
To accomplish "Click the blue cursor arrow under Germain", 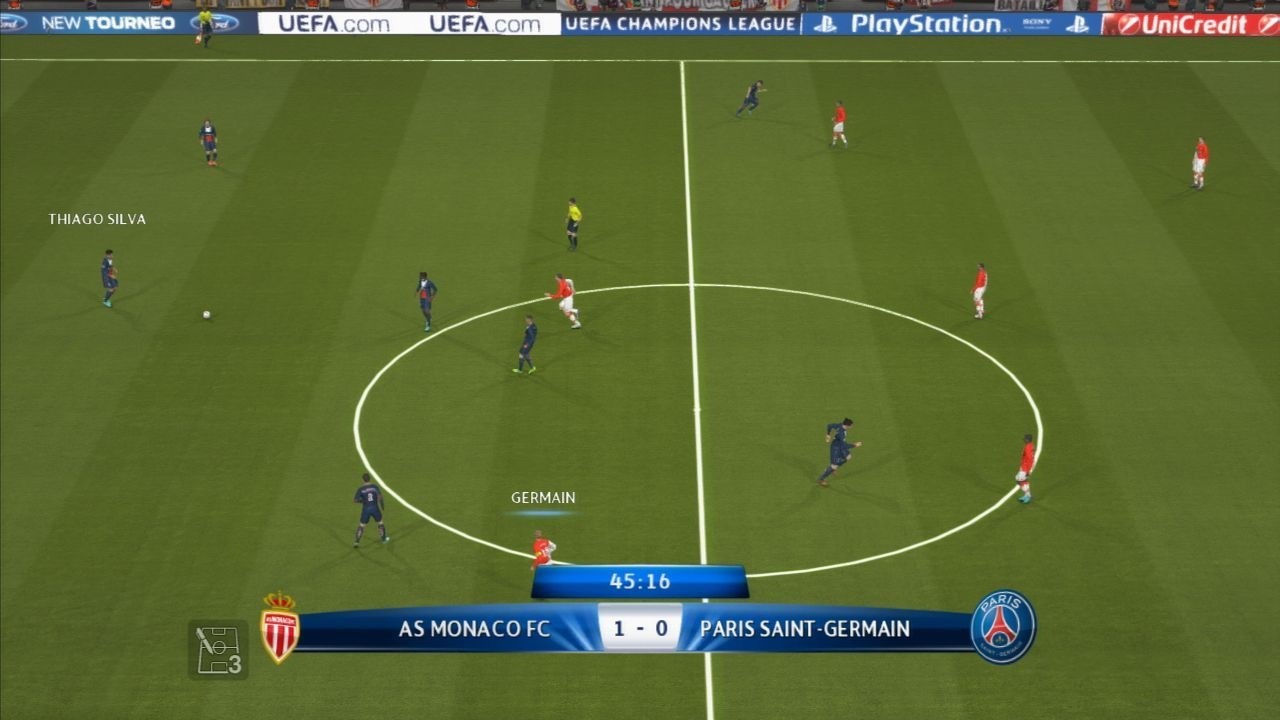I will [x=541, y=512].
